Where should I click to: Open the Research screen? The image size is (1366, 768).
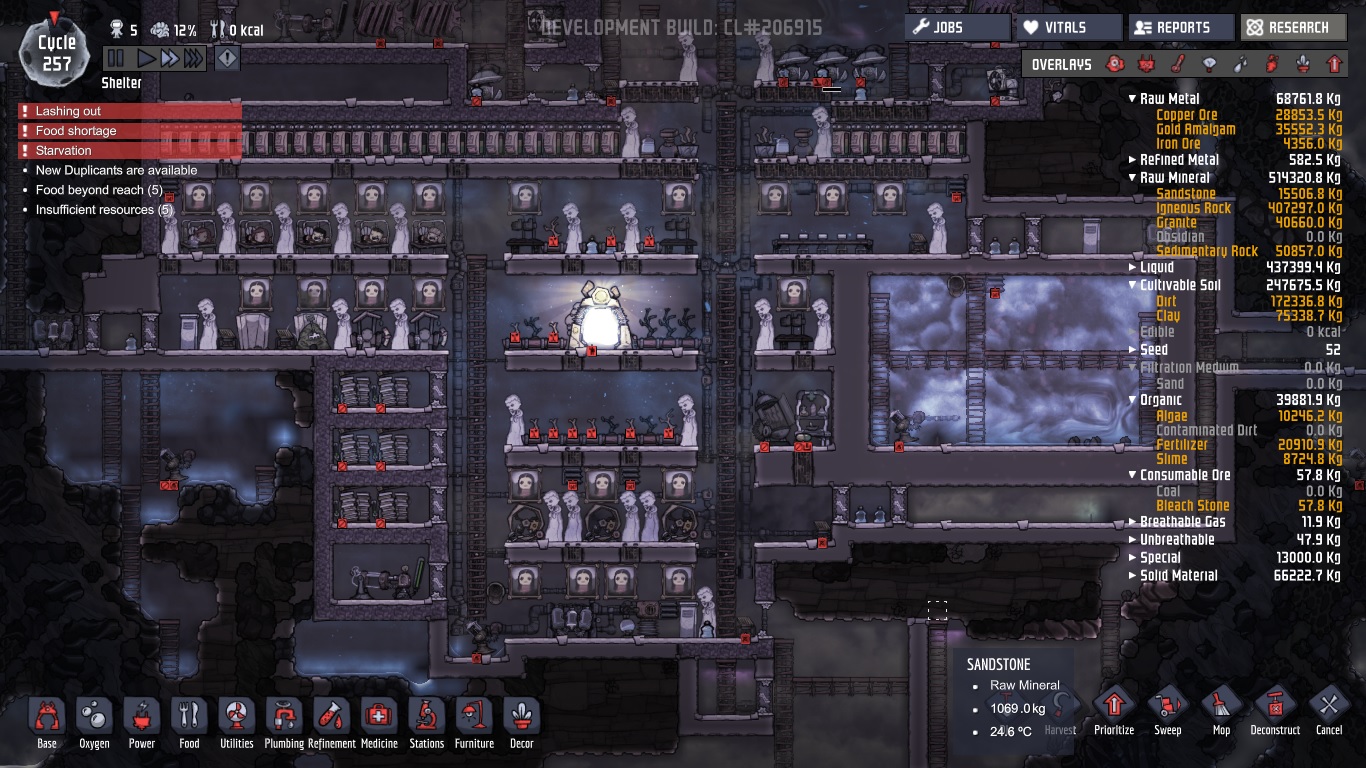pos(1293,28)
